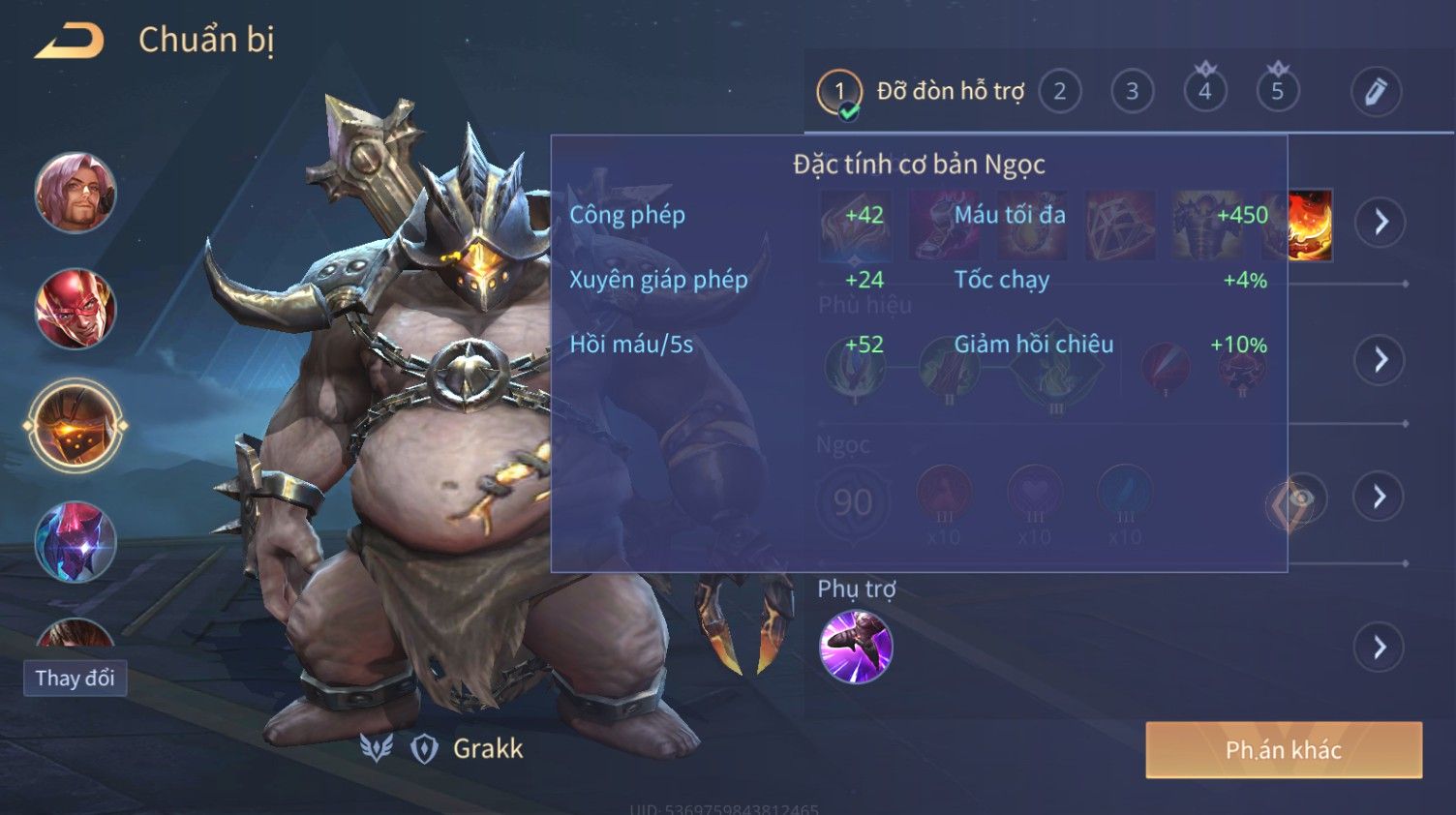Select the long-haired hero portrait
1456x815 pixels.
coord(76,193)
